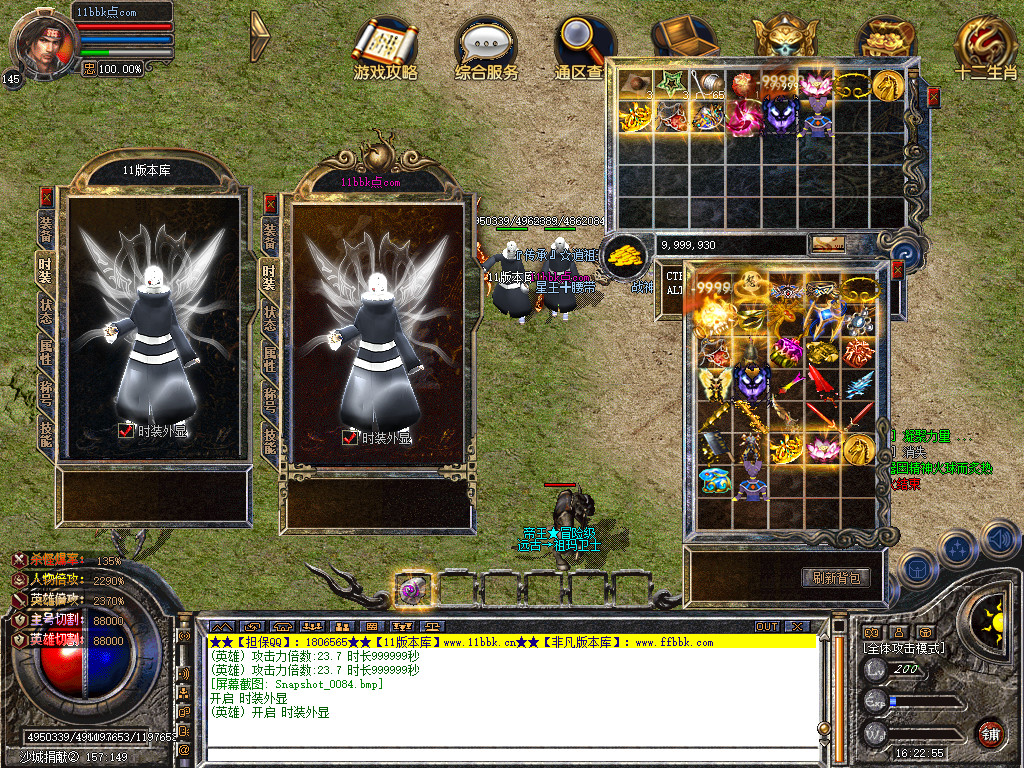
Task: Select the blue rabbit item slot
Action: 715,481
